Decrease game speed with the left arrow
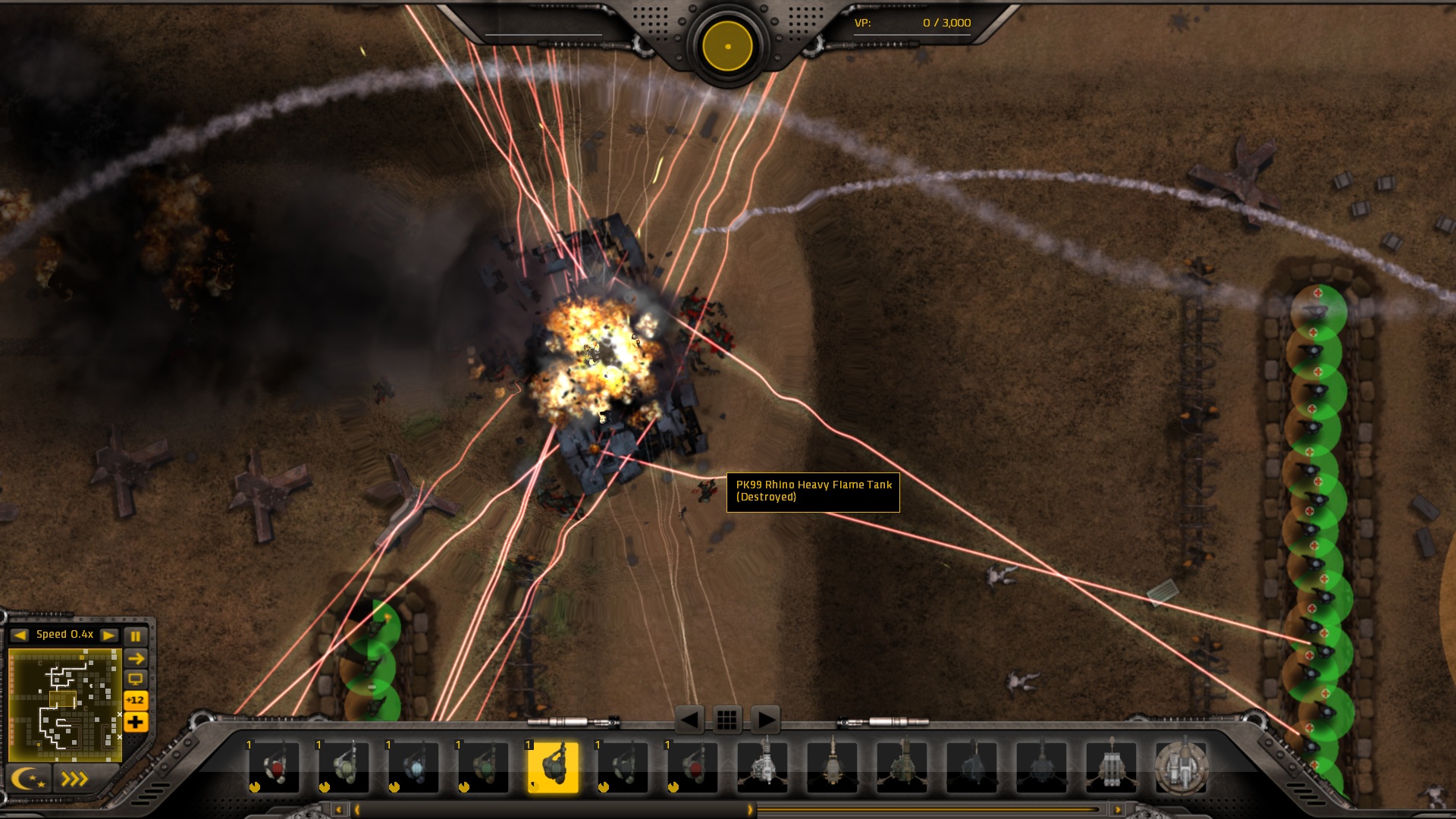Viewport: 1456px width, 819px height. (x=20, y=635)
